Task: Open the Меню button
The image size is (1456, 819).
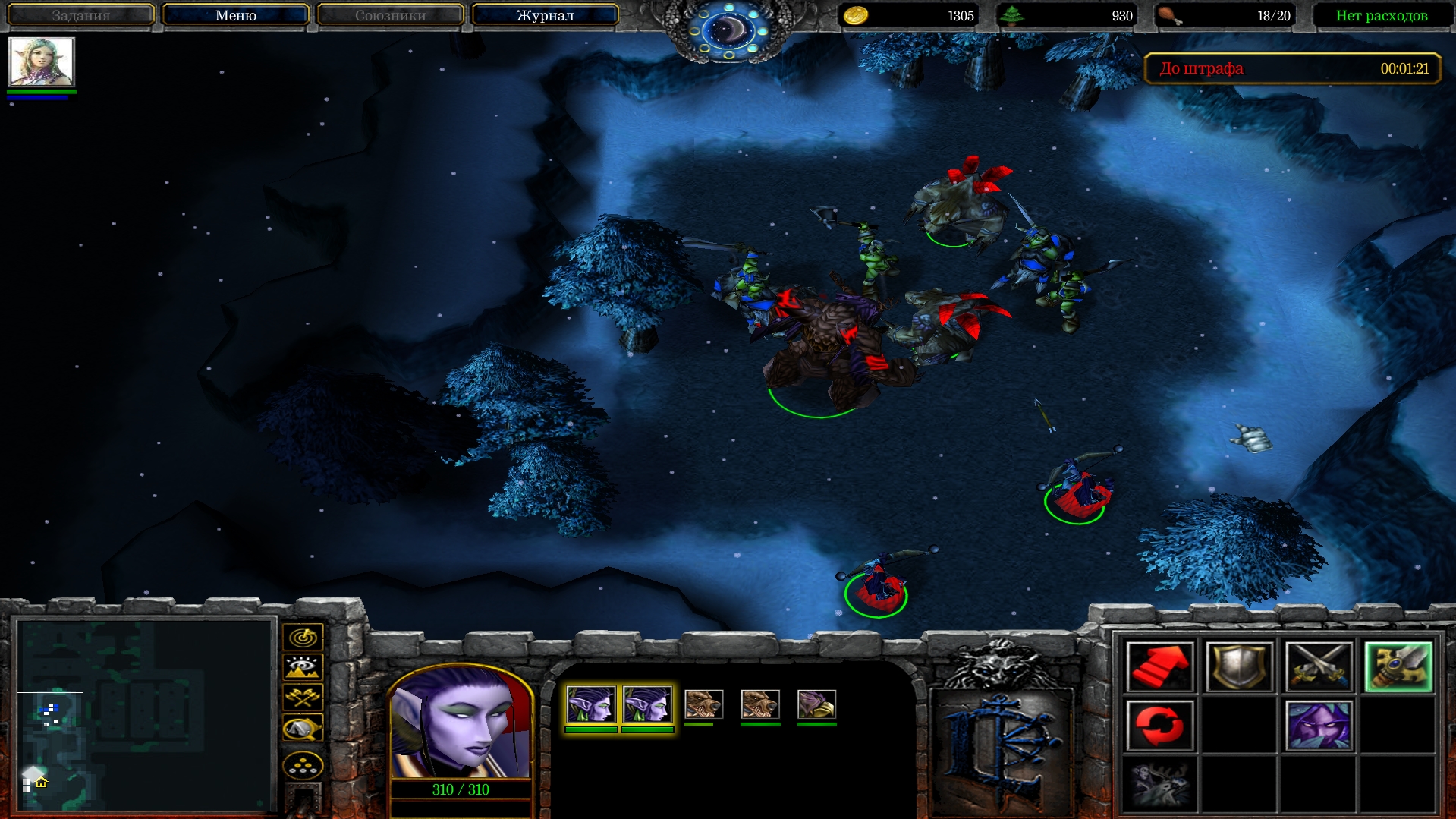Action: [x=235, y=15]
